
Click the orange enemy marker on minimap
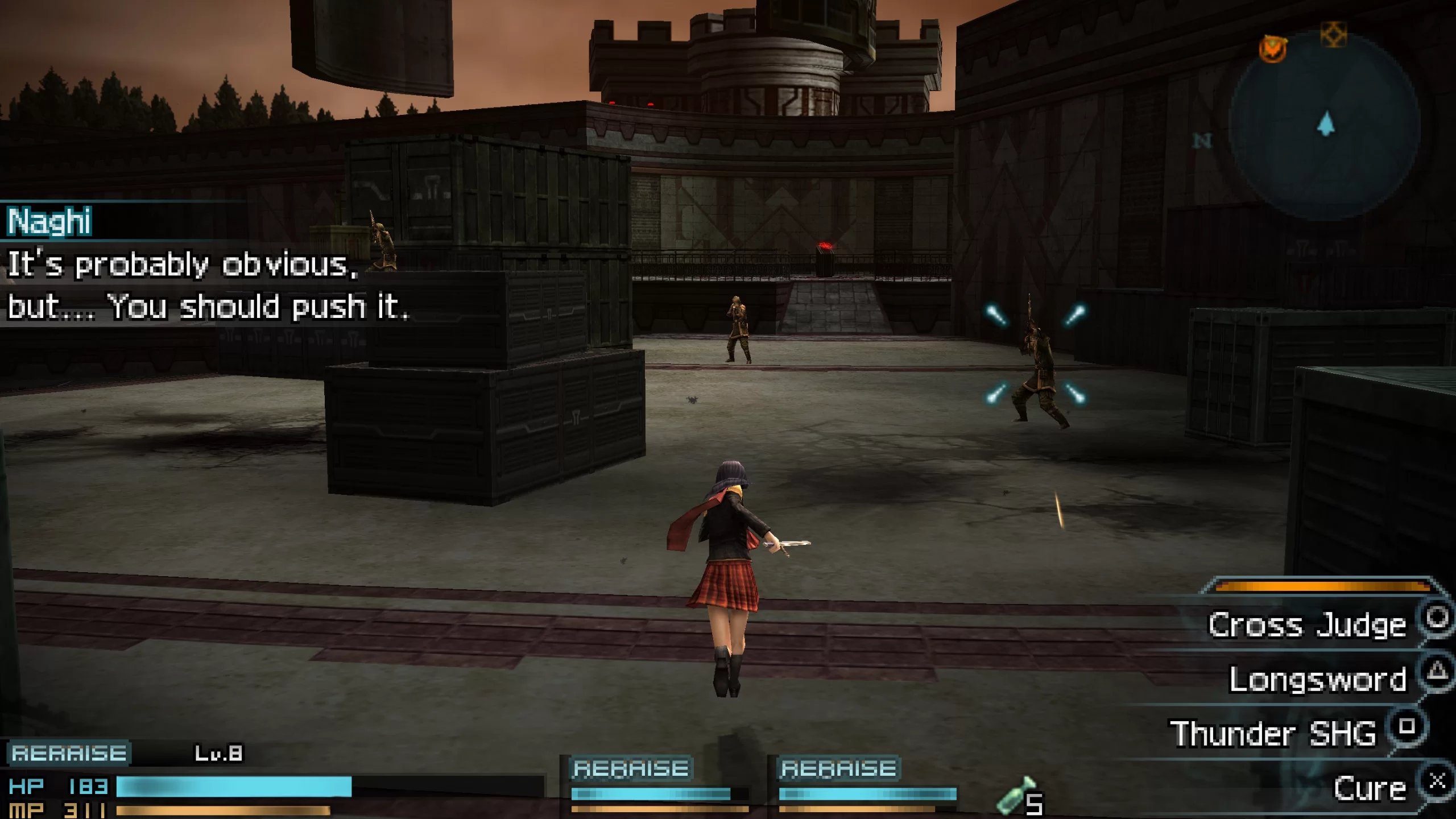(1272, 49)
